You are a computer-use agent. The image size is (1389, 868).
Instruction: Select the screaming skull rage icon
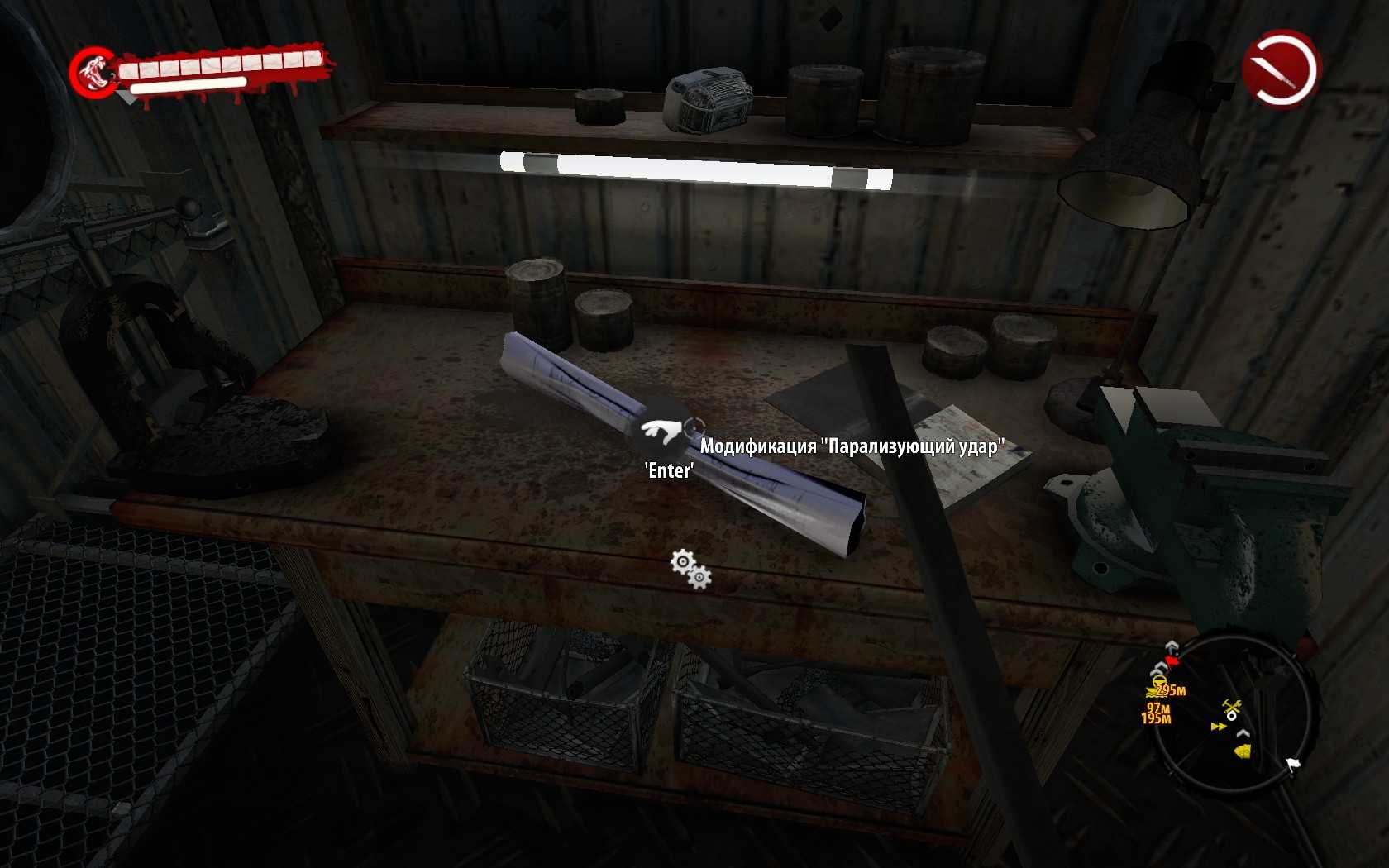[x=93, y=73]
